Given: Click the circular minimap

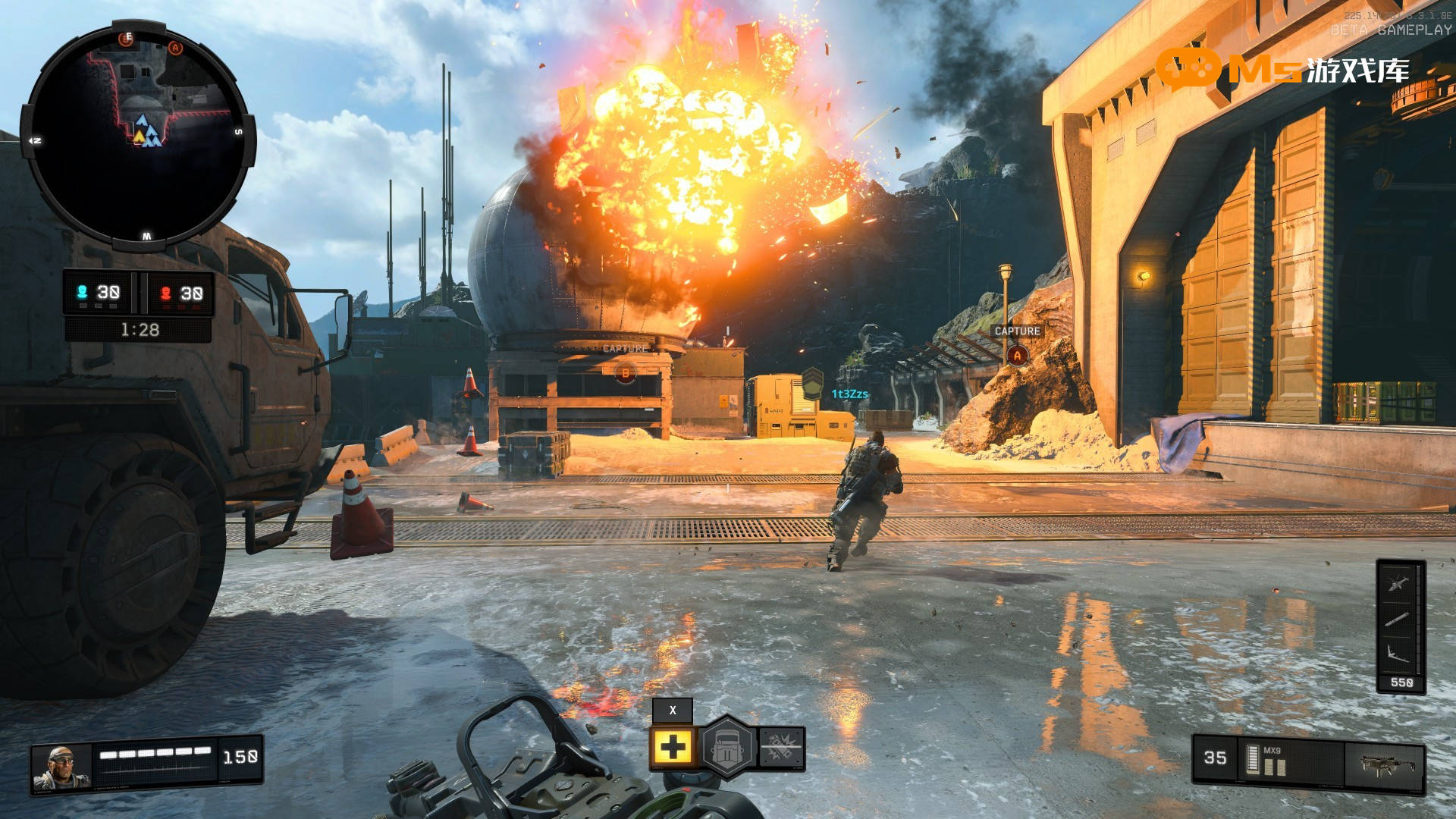Looking at the screenshot, I should (x=138, y=136).
